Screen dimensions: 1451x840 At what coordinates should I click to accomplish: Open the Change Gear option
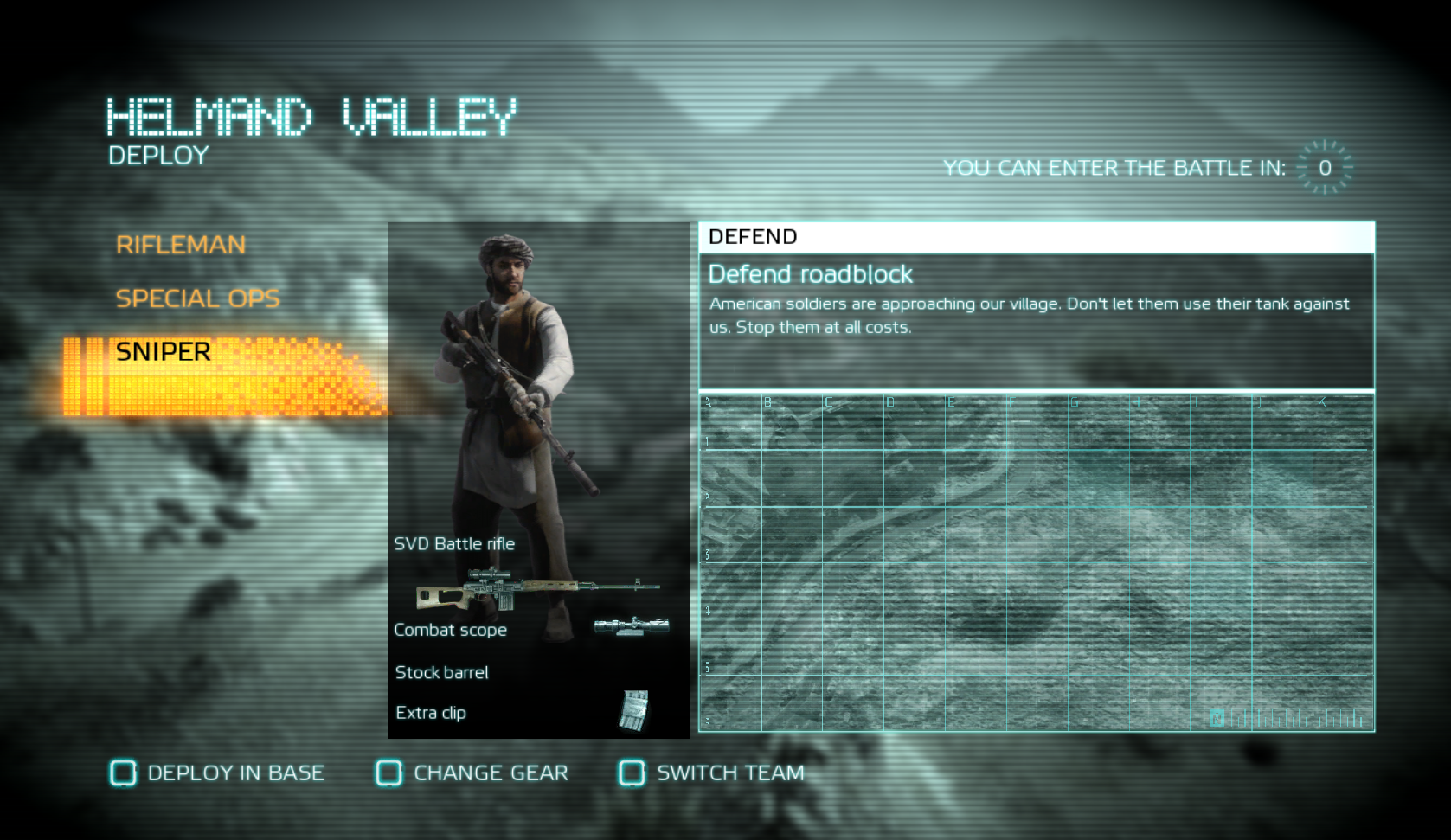pos(472,773)
